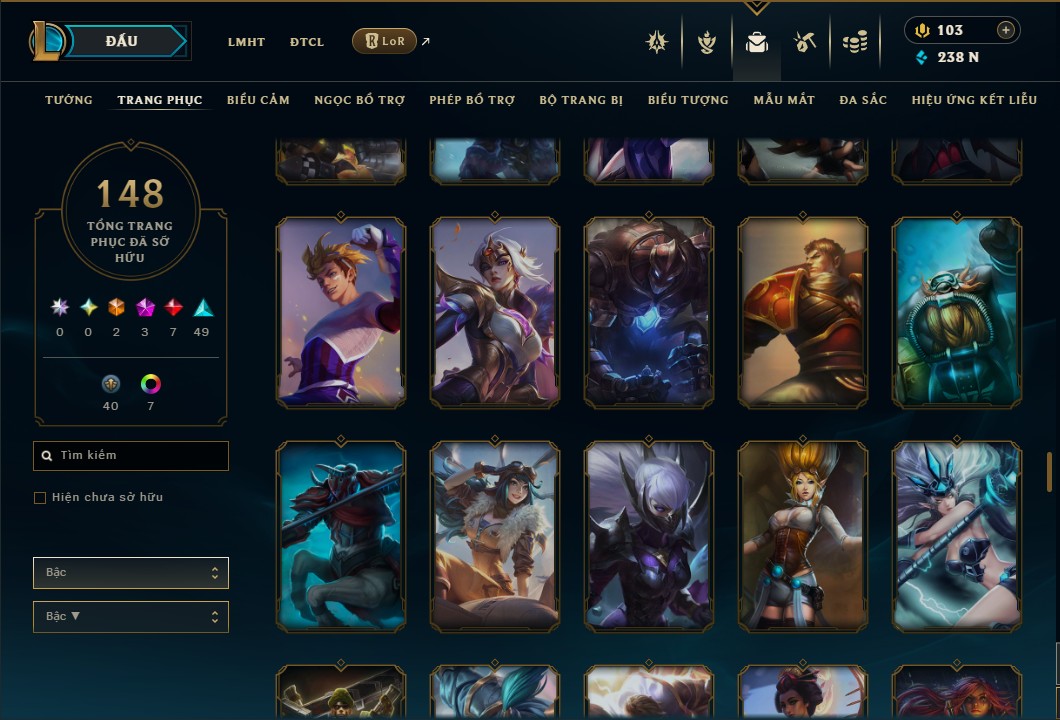Open the BIỂU TƯỢNG tab

tap(688, 100)
